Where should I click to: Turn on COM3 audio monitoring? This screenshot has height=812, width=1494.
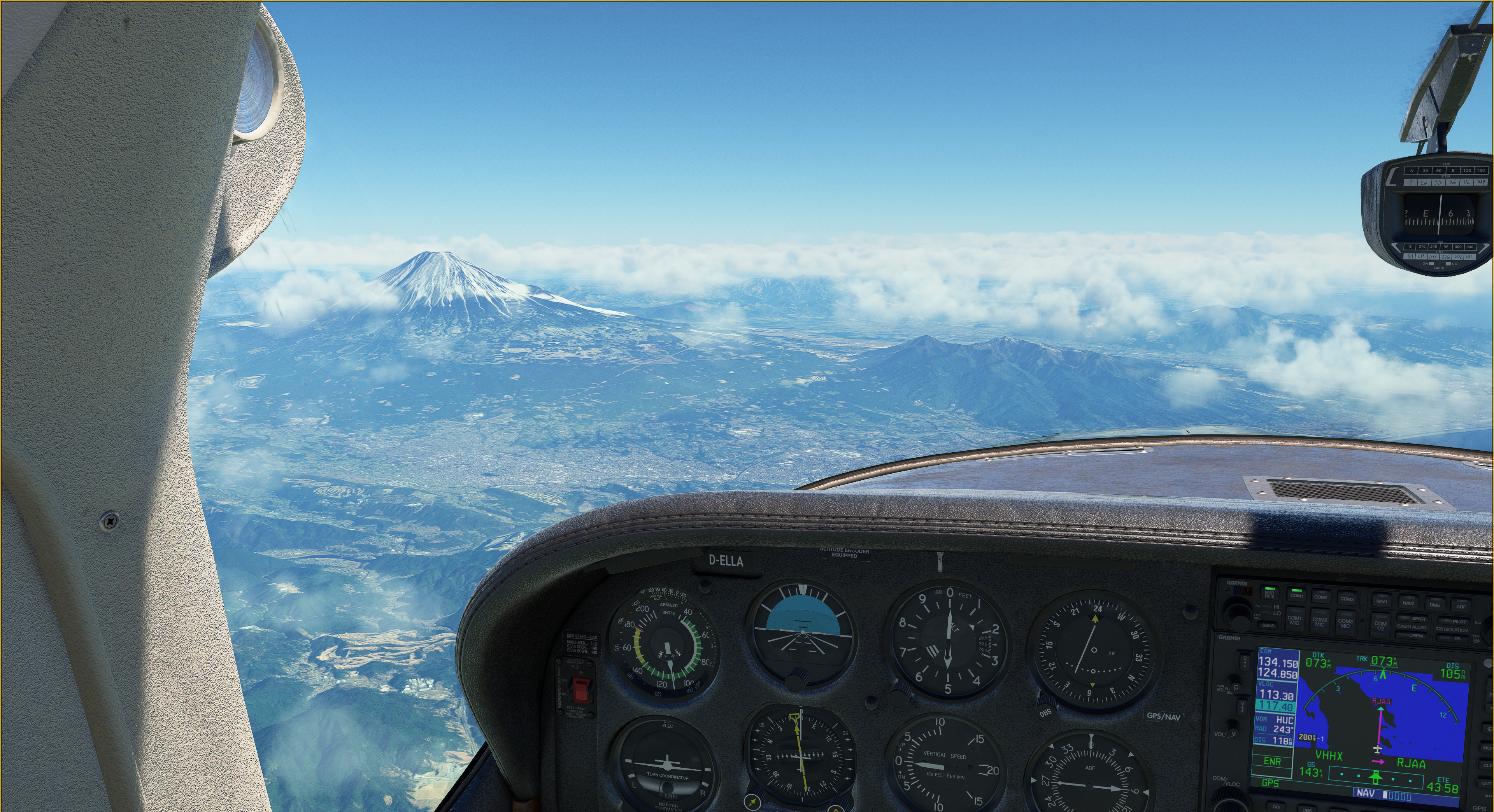[x=1347, y=598]
